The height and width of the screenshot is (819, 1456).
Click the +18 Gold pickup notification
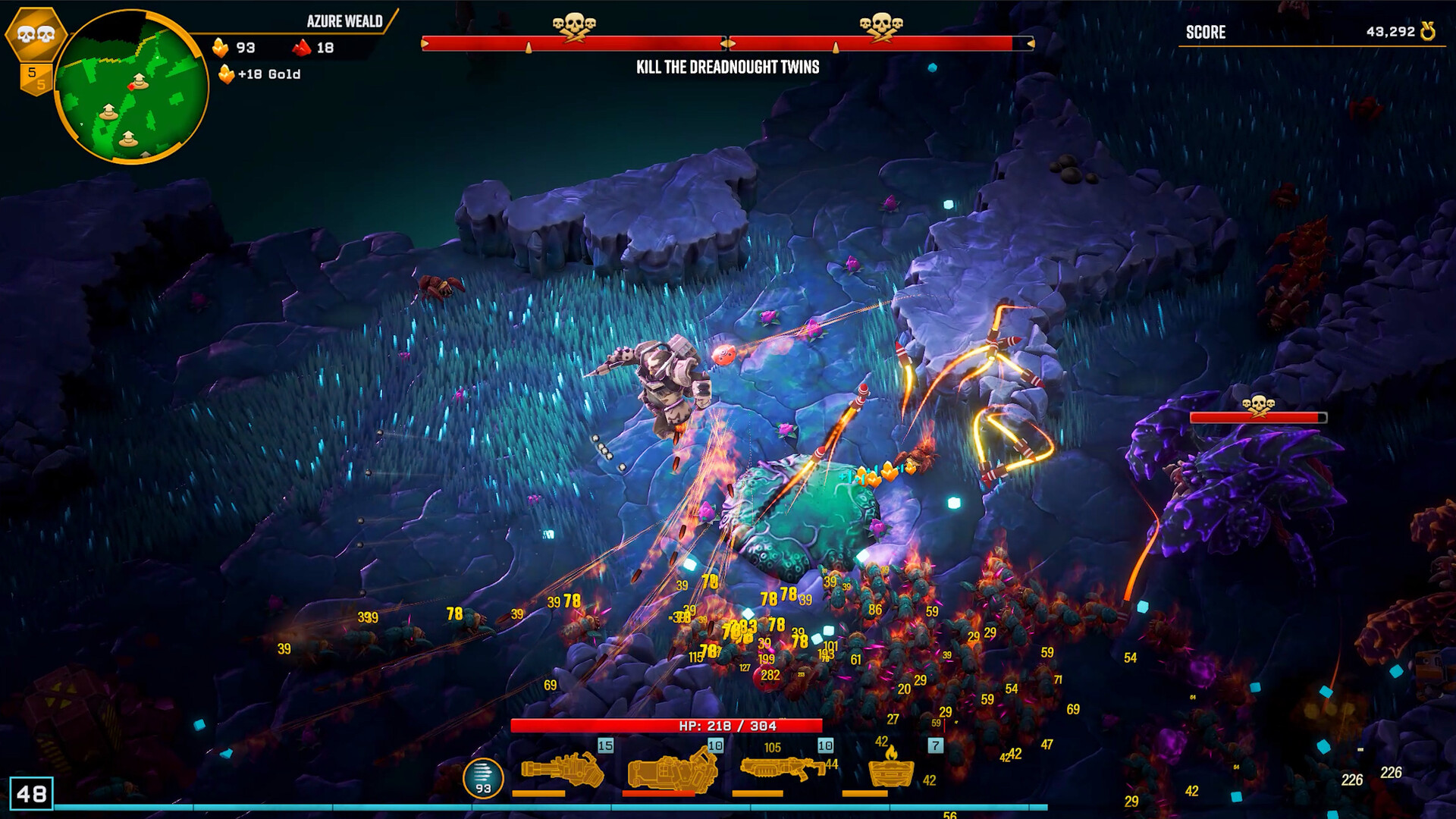(x=263, y=75)
